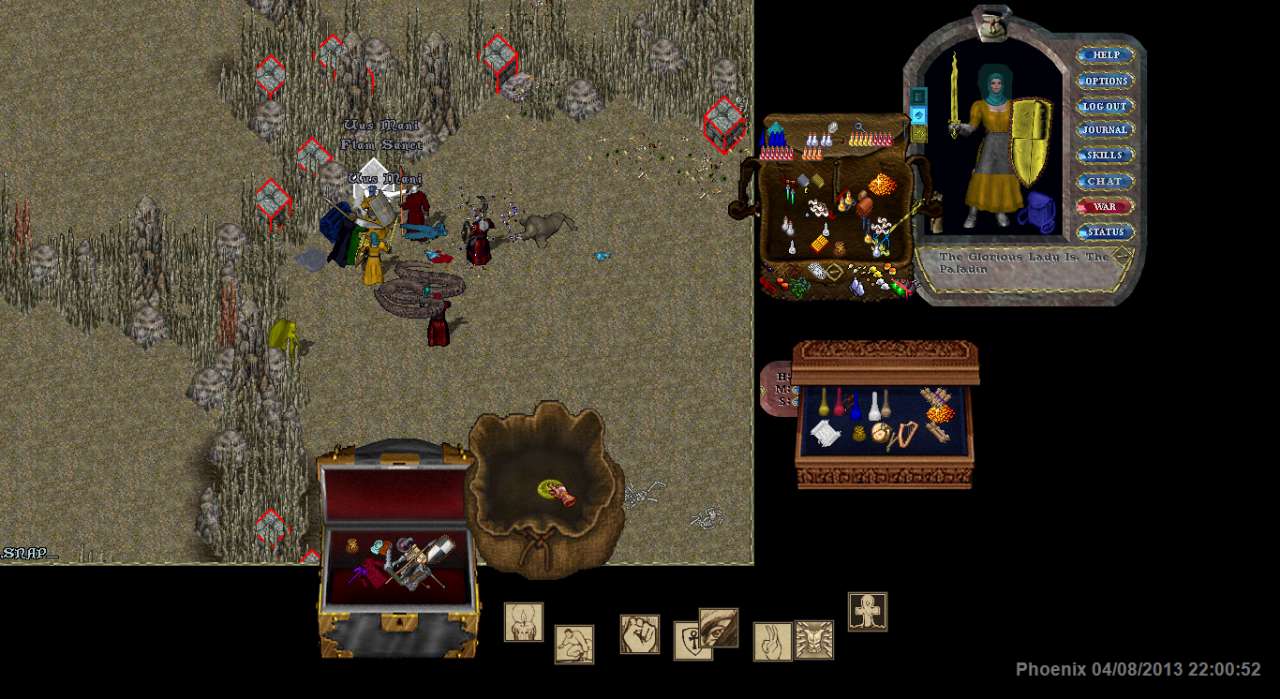Open the Journal

[x=1105, y=130]
